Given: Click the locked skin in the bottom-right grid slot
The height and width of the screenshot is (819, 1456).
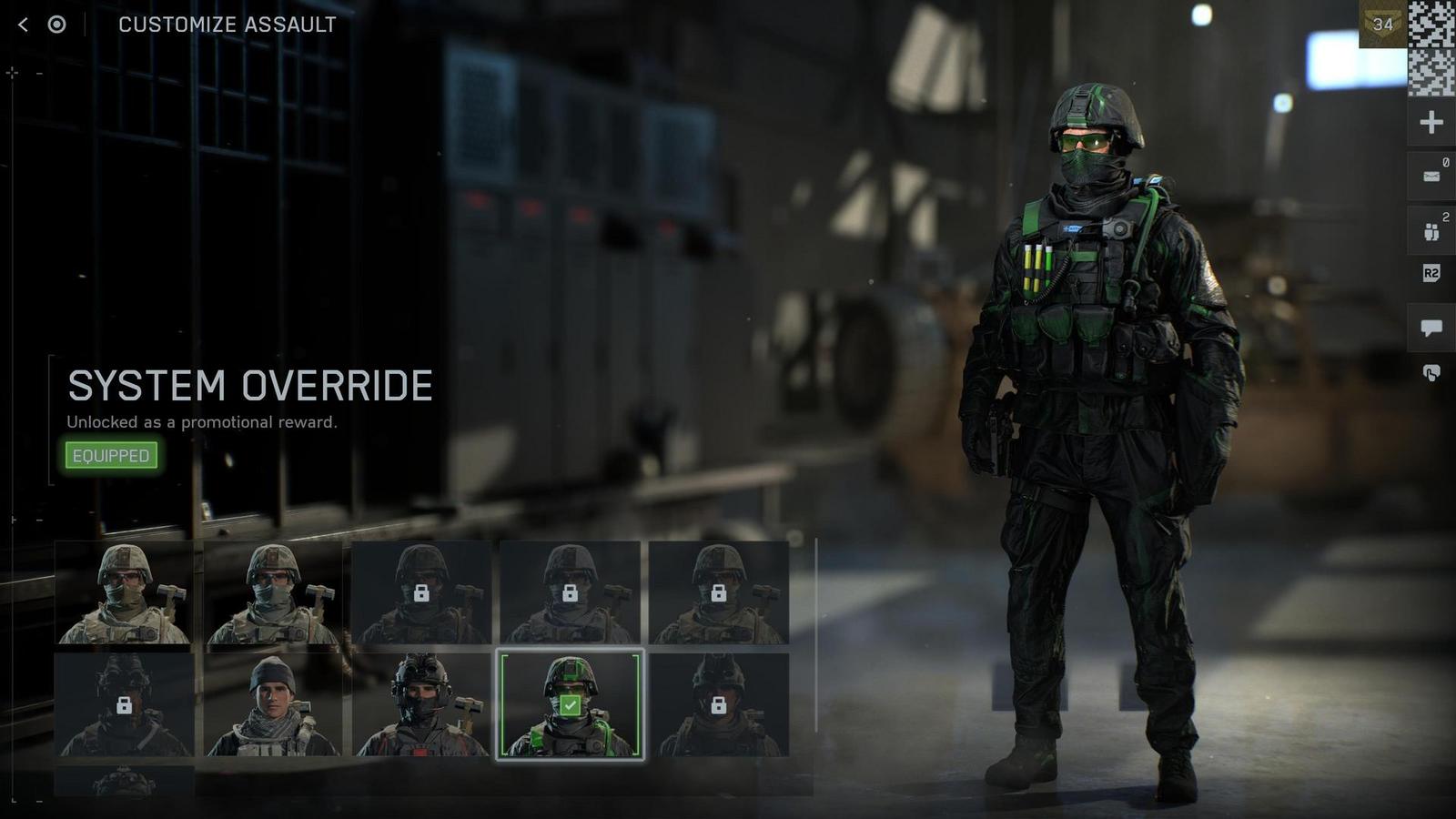Looking at the screenshot, I should coord(720,705).
